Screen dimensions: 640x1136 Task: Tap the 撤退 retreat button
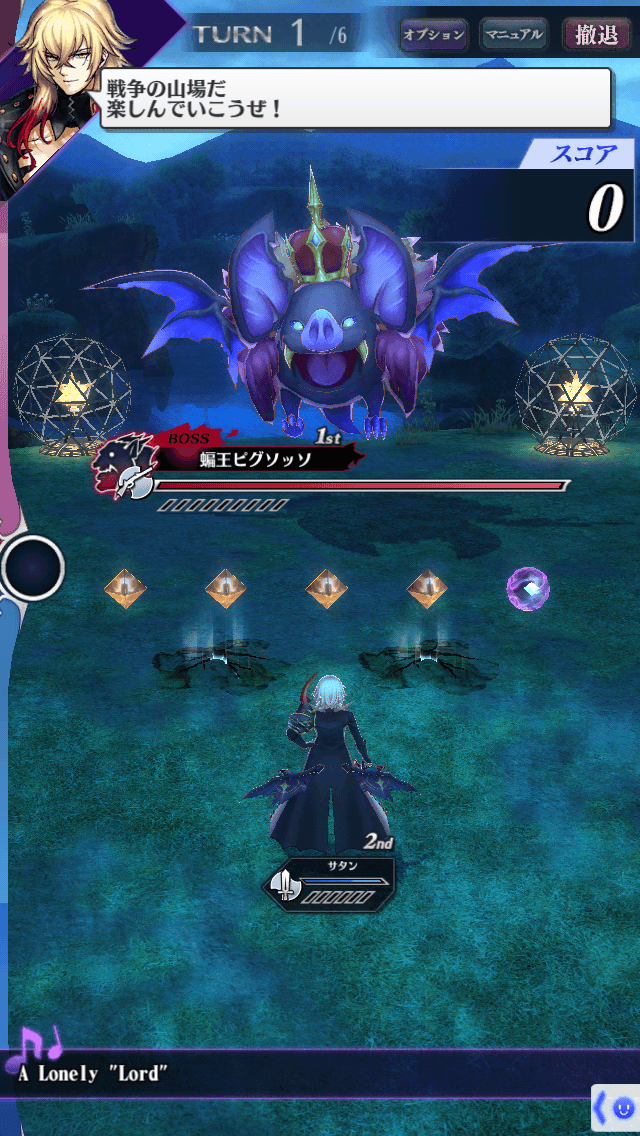[597, 35]
